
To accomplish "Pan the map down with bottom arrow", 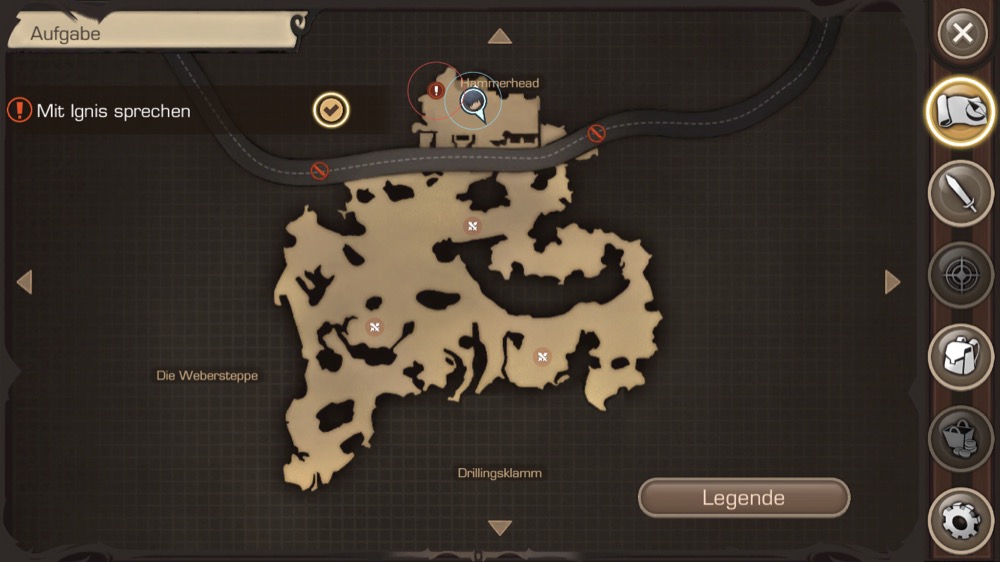I will pyautogui.click(x=500, y=527).
